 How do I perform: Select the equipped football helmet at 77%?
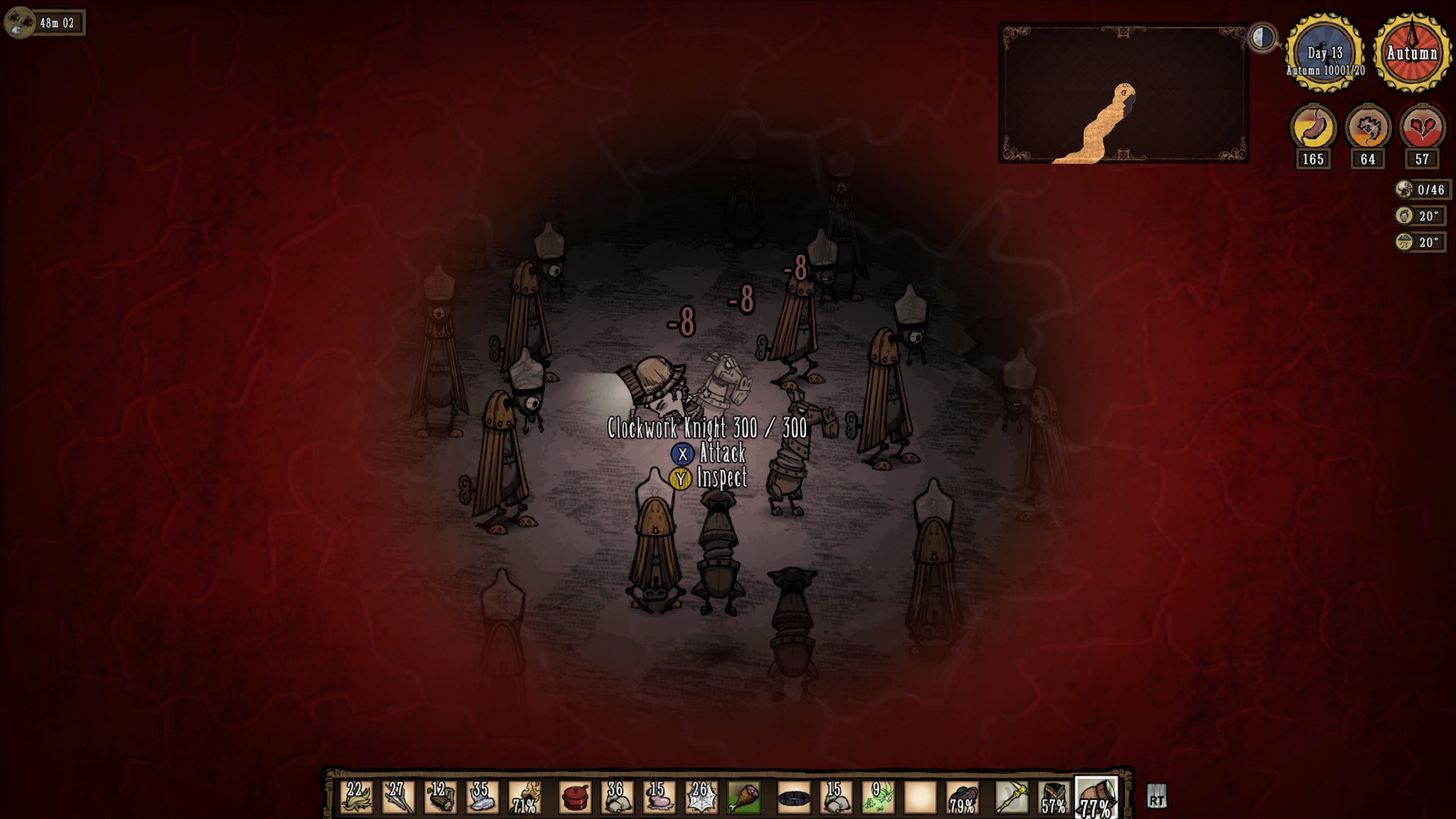(x=1096, y=798)
